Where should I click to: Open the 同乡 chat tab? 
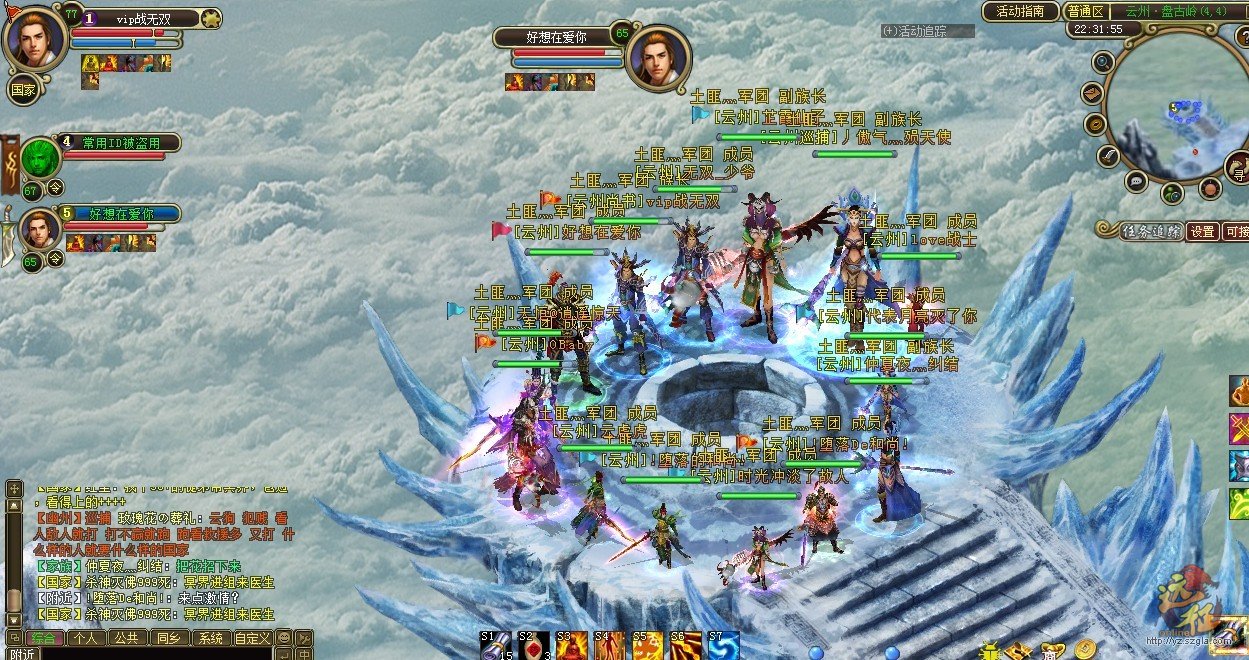[x=167, y=638]
